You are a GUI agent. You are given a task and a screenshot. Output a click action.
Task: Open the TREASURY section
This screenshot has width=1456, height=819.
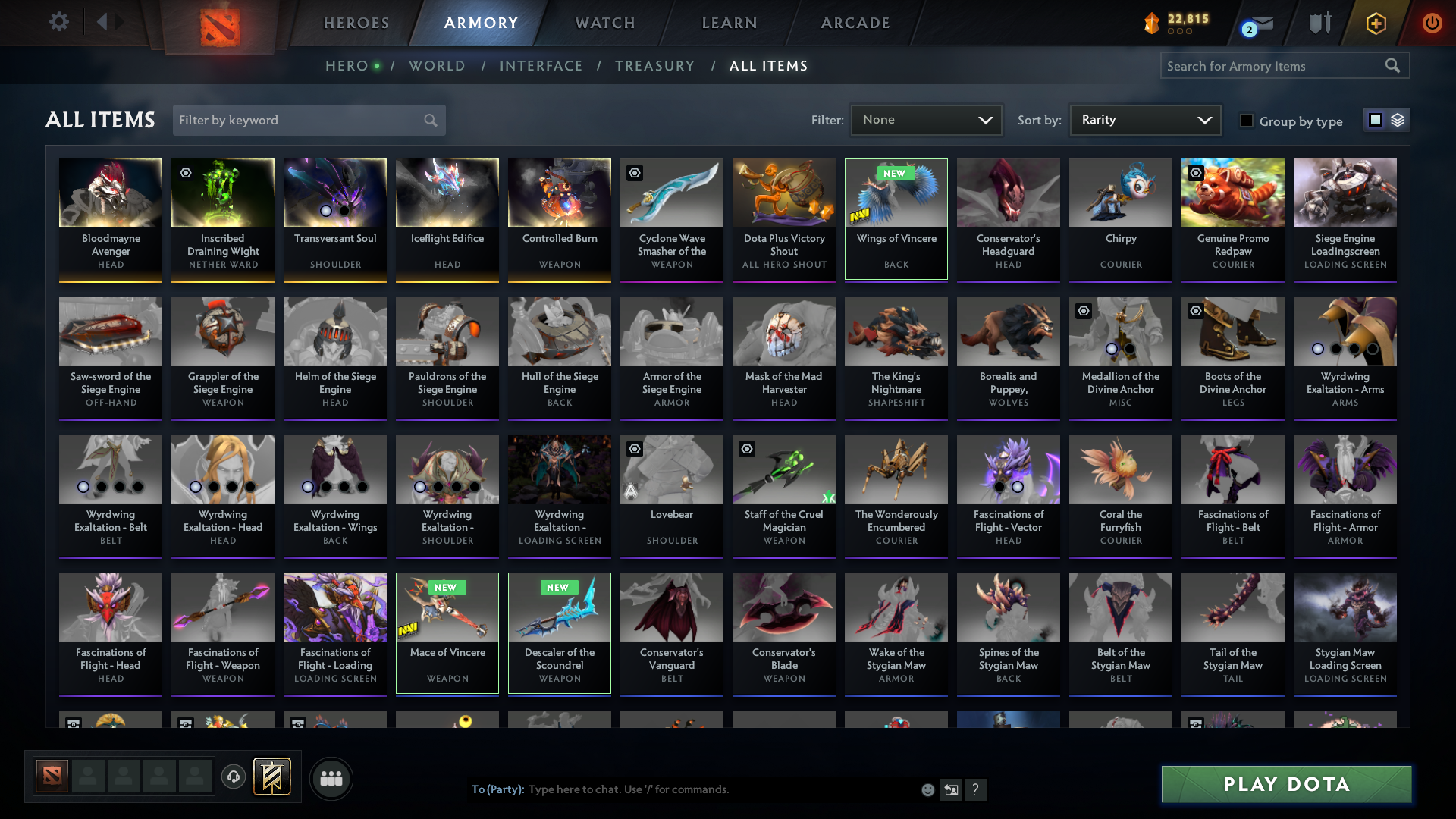click(x=654, y=65)
